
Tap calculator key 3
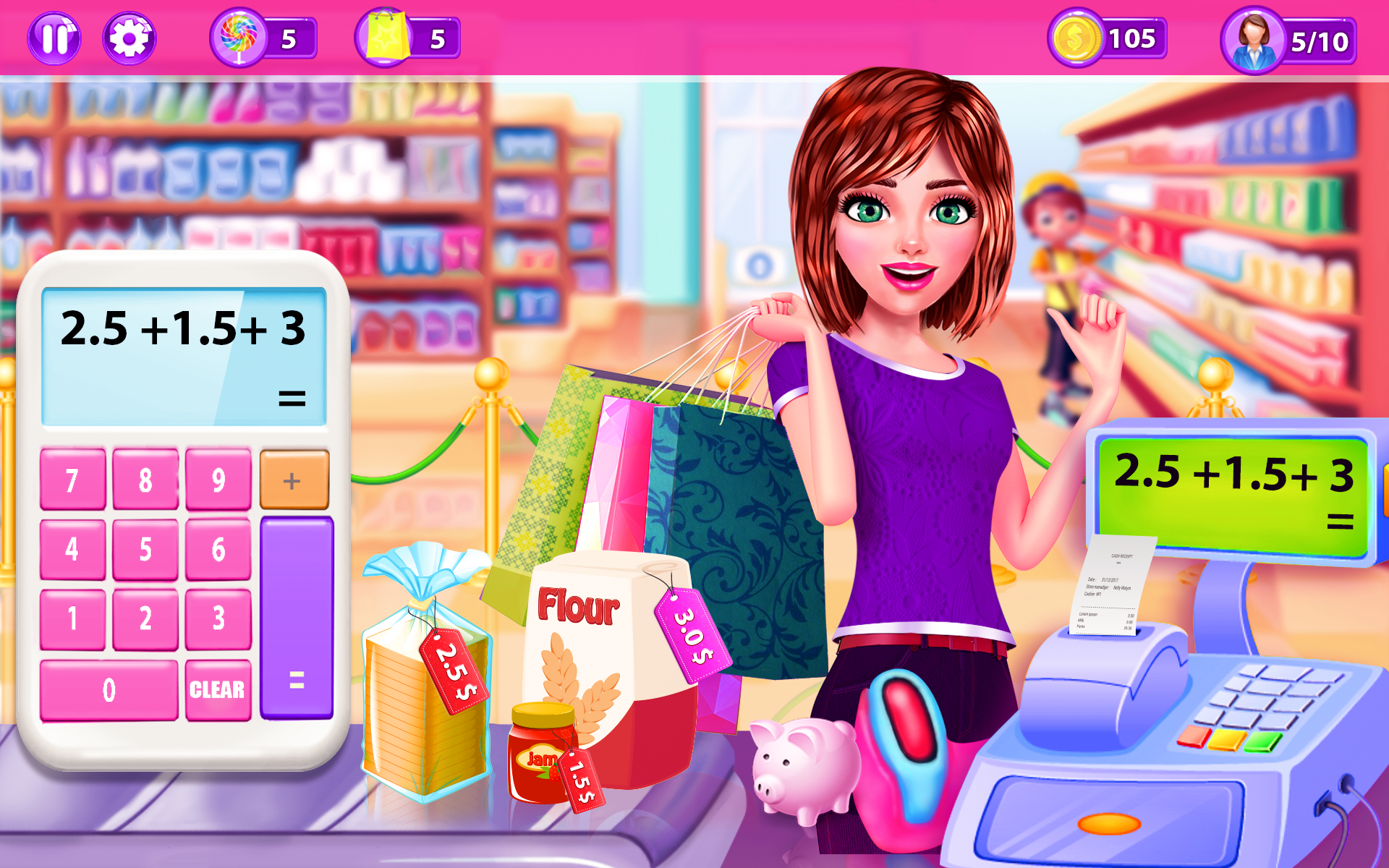pos(218,618)
